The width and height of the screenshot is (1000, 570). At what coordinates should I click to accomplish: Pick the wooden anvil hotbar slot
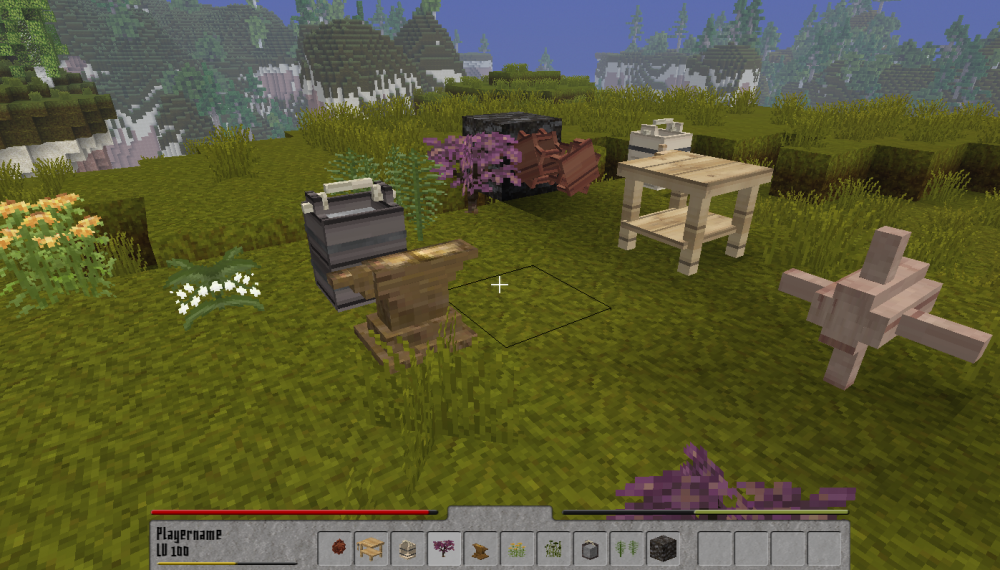(x=480, y=548)
